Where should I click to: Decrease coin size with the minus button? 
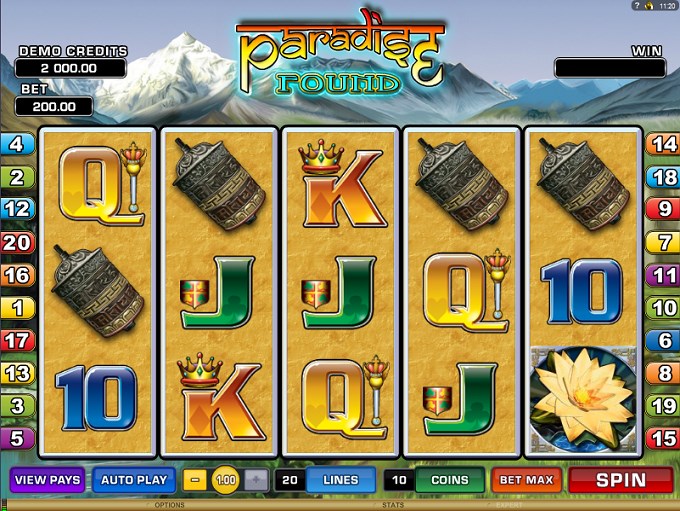tap(197, 480)
